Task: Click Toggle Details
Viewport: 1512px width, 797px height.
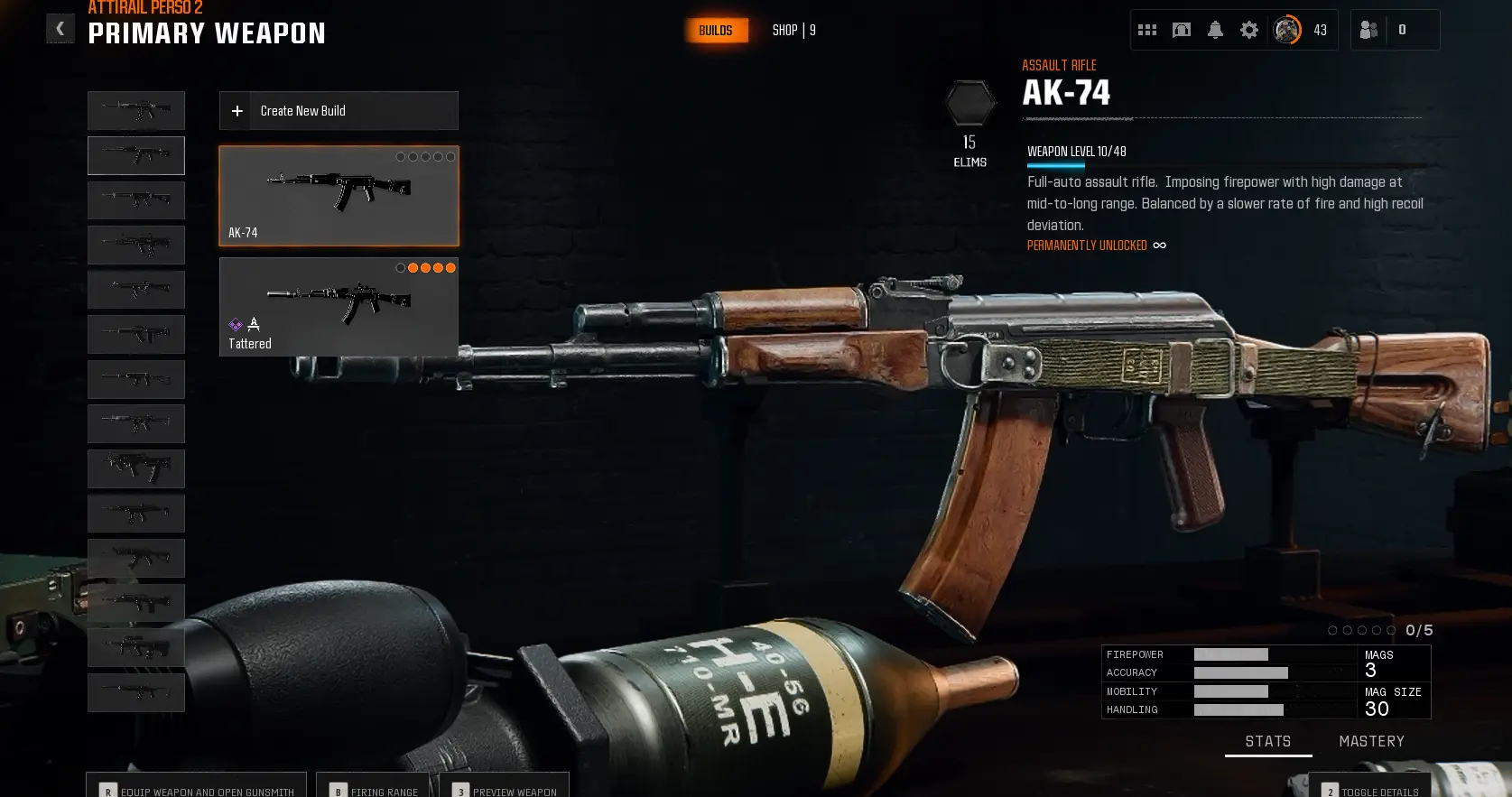Action: click(x=1370, y=791)
